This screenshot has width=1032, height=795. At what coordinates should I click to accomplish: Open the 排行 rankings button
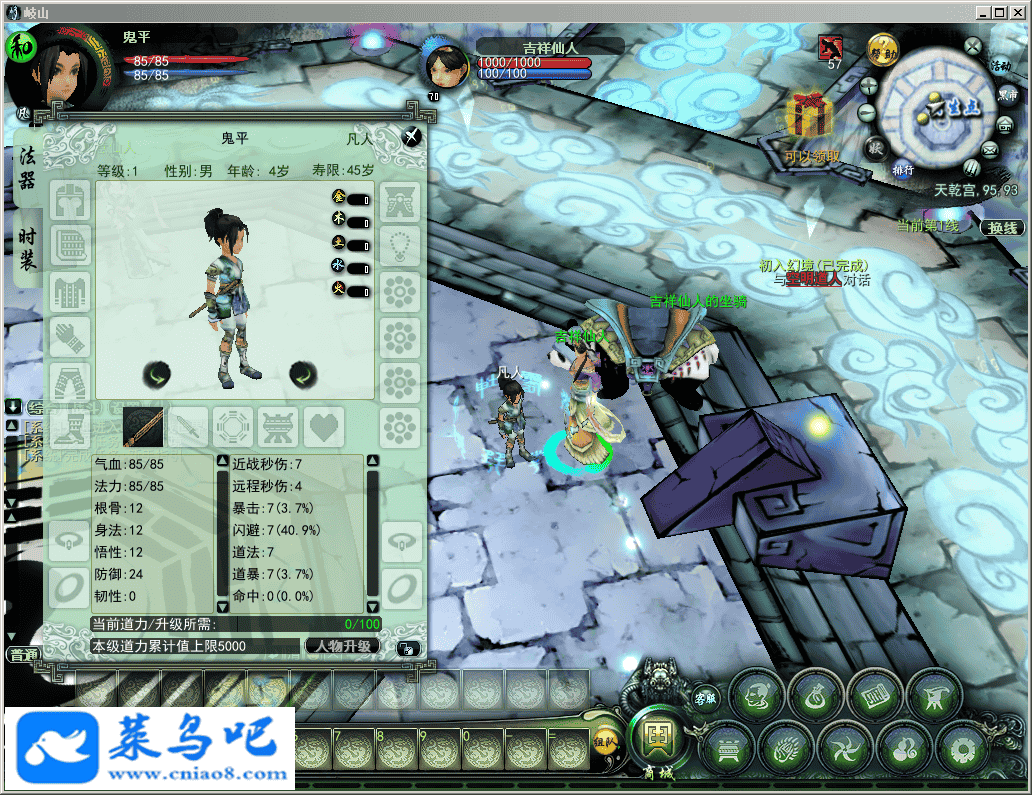coord(903,170)
